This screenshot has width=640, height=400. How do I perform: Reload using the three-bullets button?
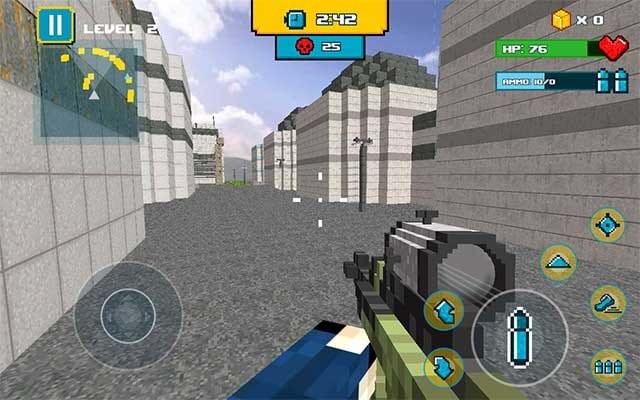(608, 366)
